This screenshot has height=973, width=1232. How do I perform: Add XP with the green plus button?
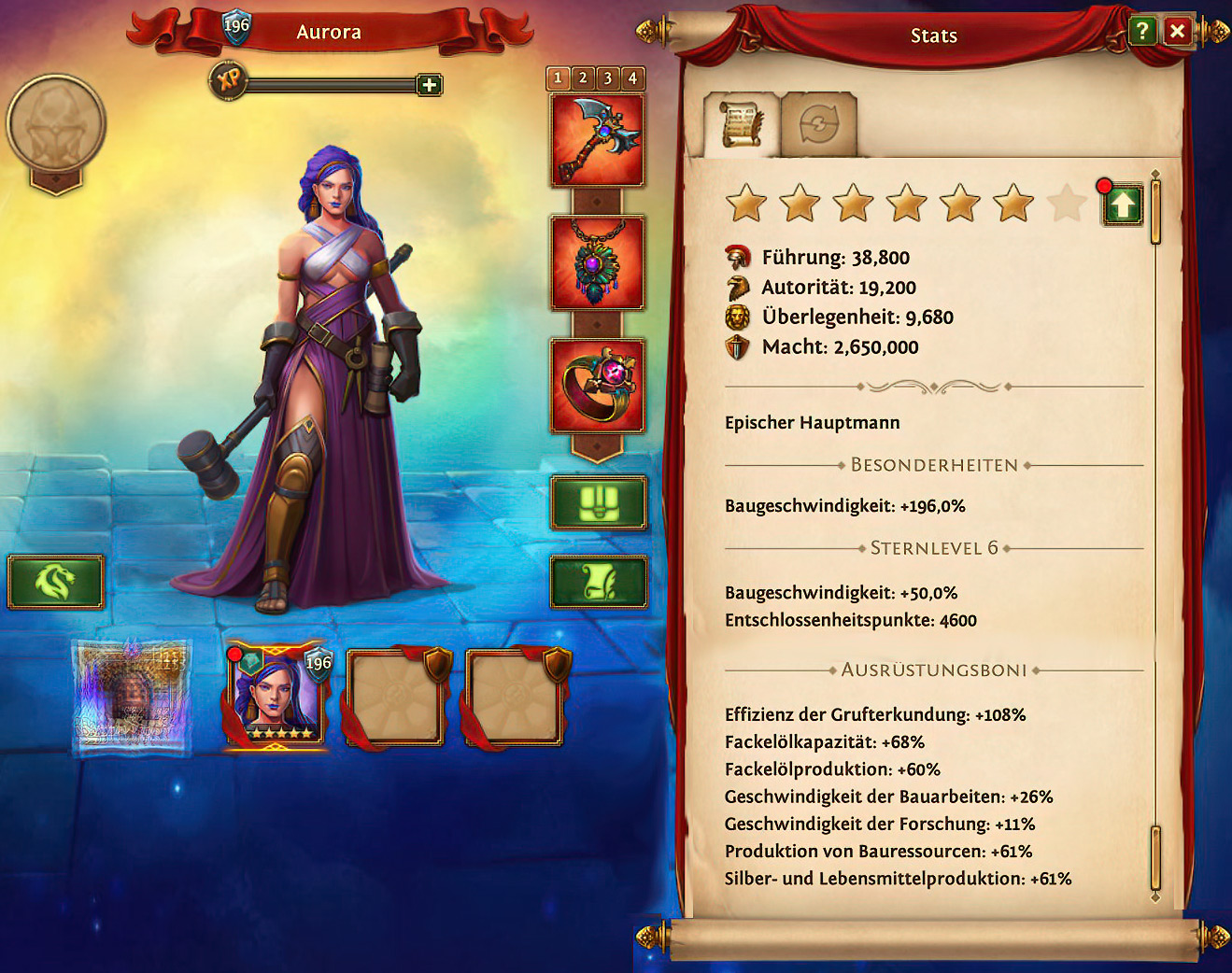[429, 86]
